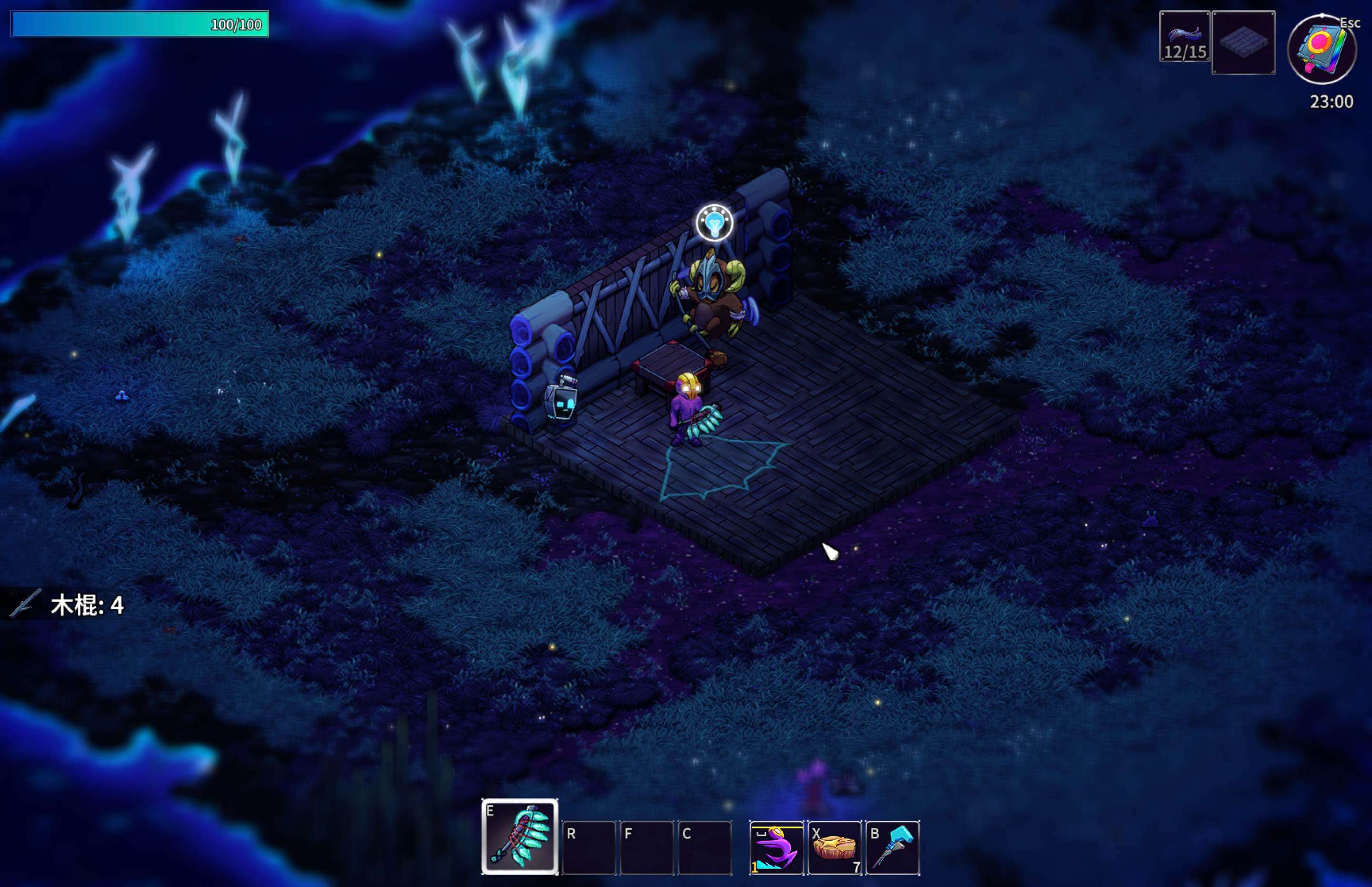Select the floor tile build slot
Viewport: 1372px width, 887px height.
click(1243, 42)
